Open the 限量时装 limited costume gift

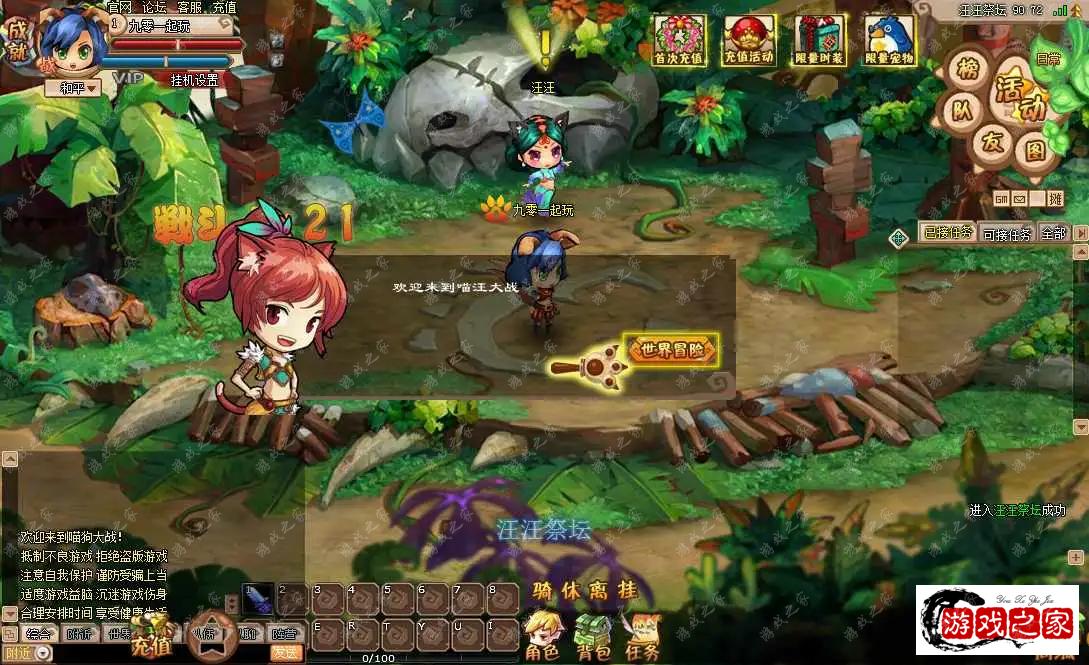coord(819,40)
